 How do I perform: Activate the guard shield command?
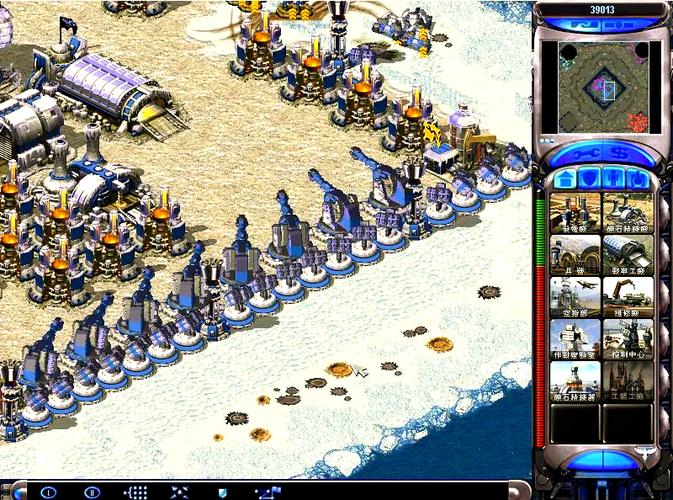coord(222,492)
